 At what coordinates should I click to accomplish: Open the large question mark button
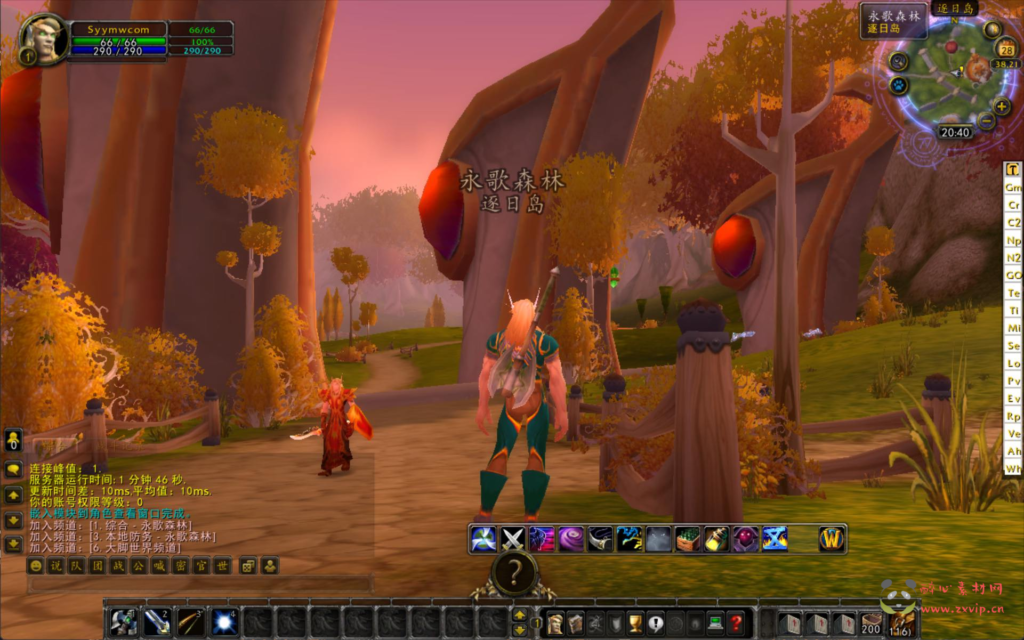tap(514, 573)
